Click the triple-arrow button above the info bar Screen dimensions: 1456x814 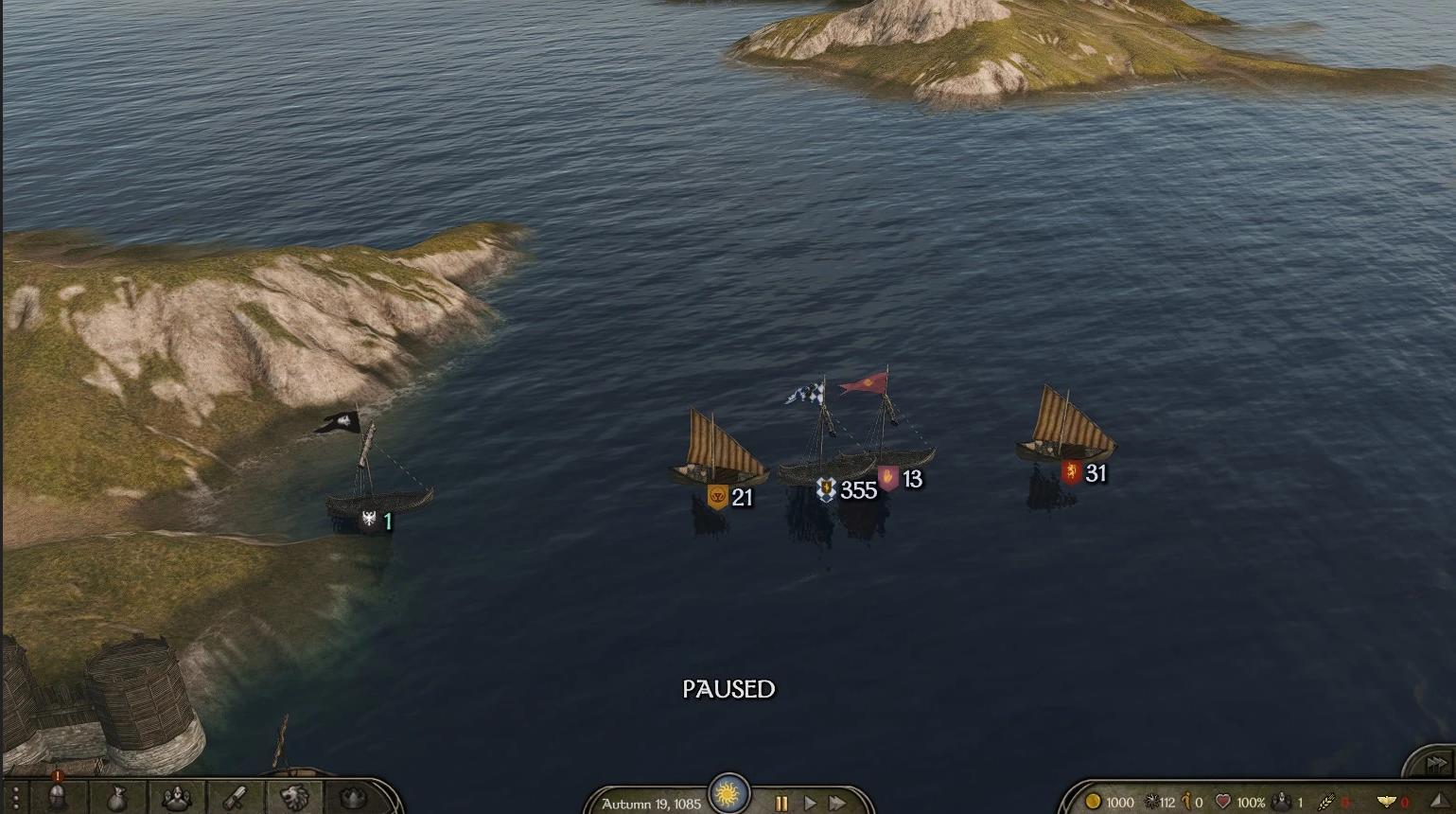[1436, 762]
